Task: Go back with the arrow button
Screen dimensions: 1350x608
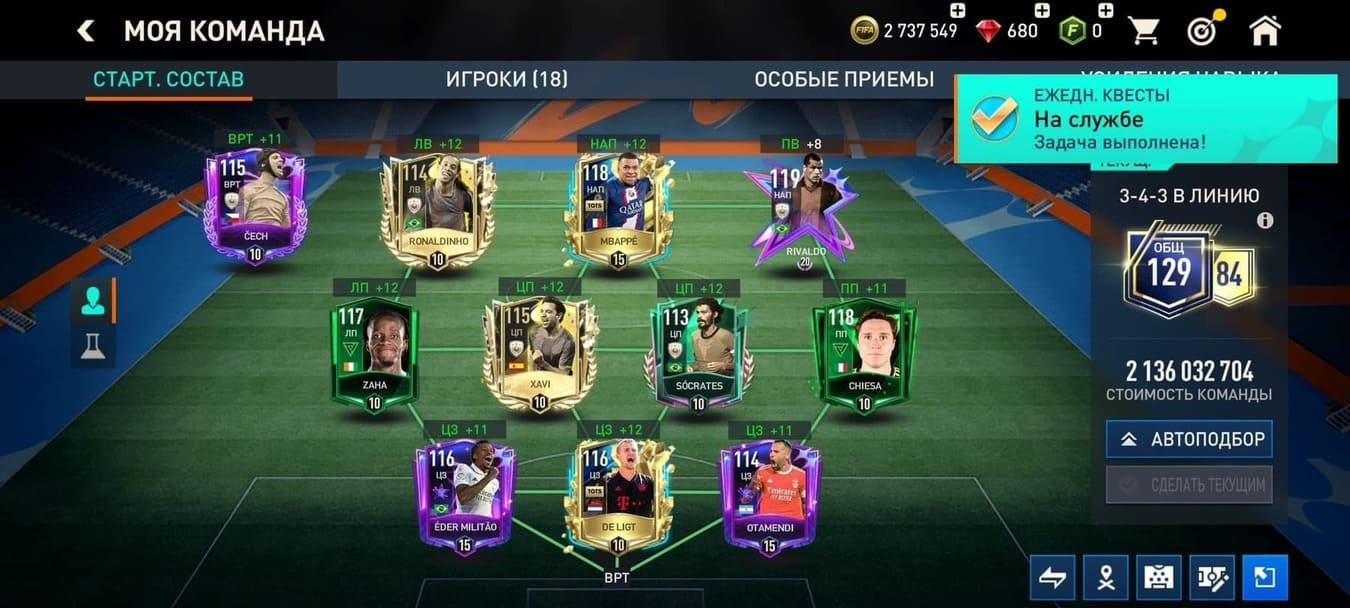Action: point(86,31)
